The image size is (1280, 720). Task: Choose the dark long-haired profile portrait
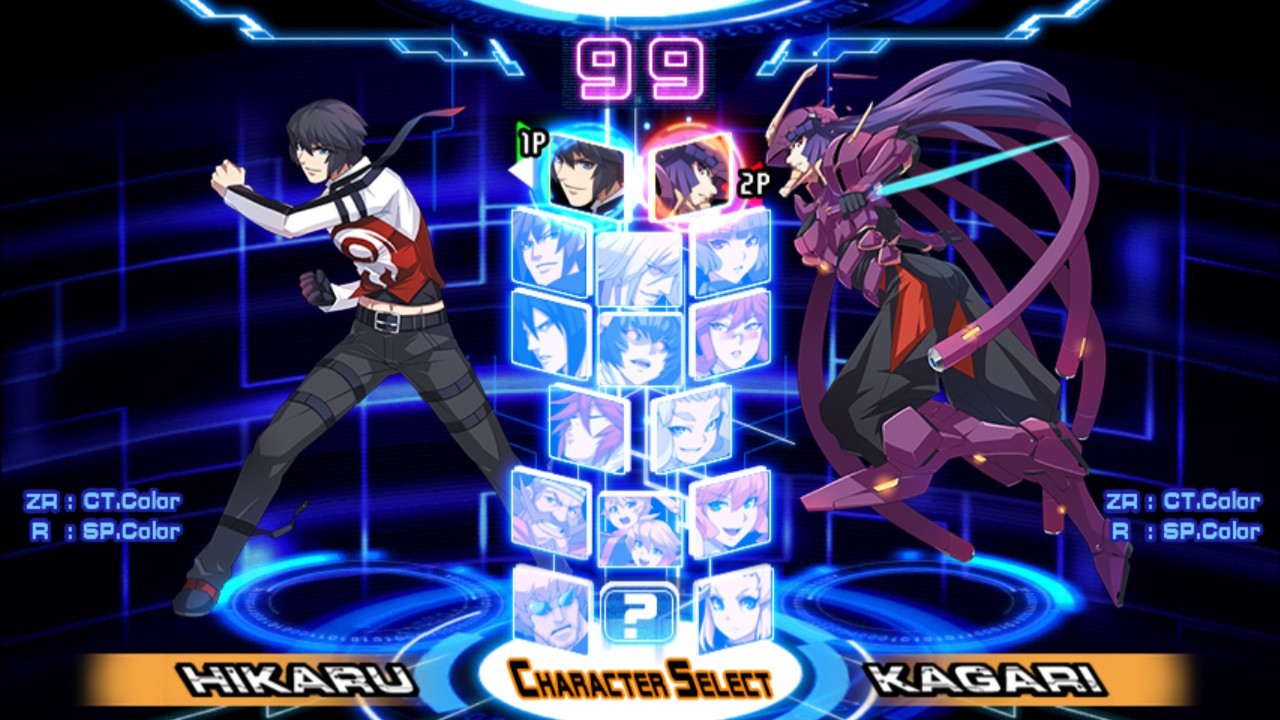(x=551, y=333)
